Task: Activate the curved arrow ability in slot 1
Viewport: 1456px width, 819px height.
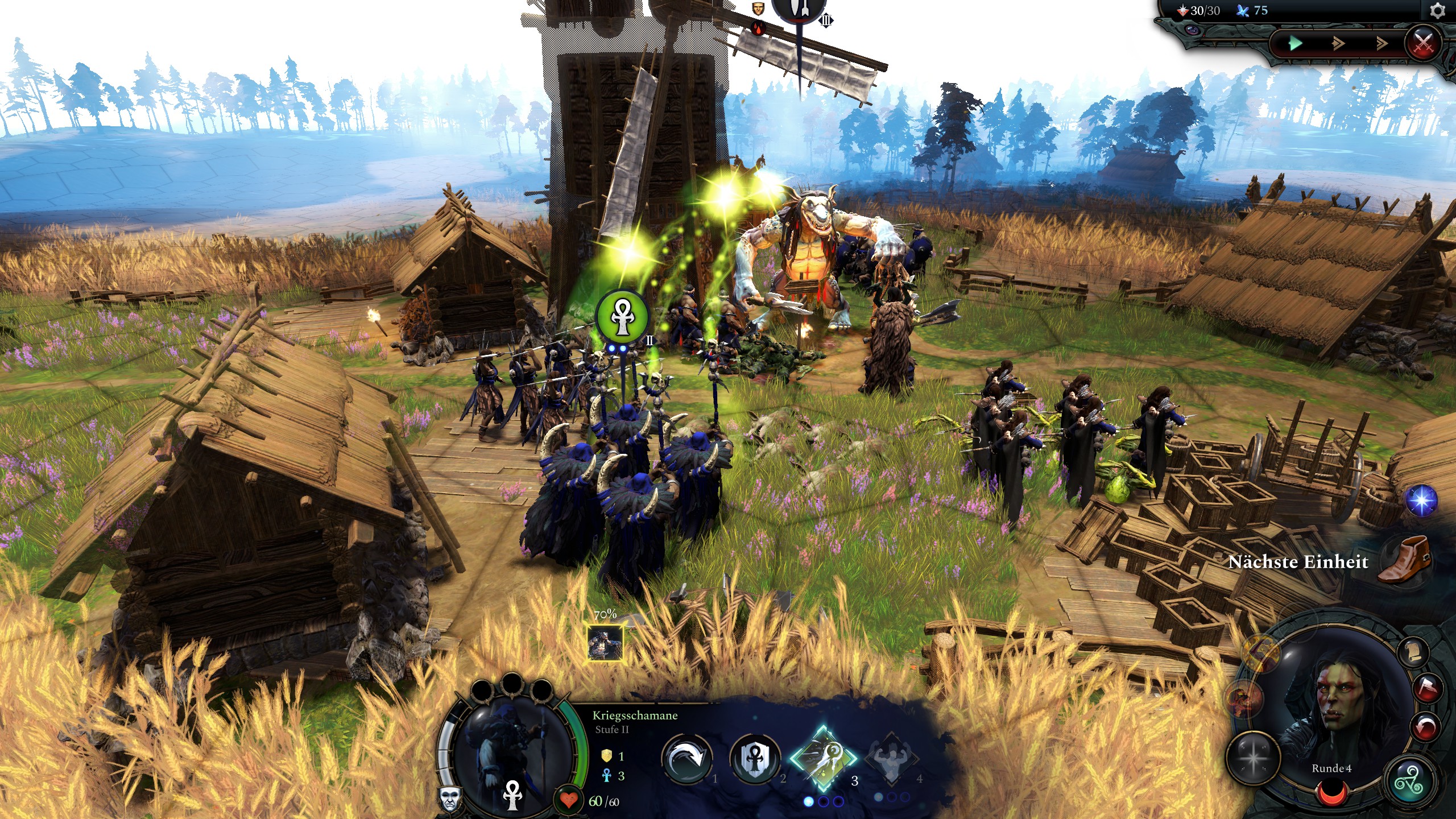Action: point(687,758)
